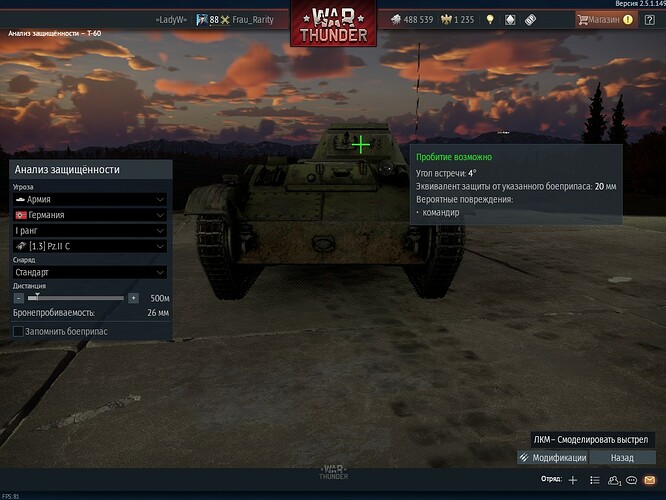Increase distance with the plus button
The image size is (666, 500).
click(133, 298)
